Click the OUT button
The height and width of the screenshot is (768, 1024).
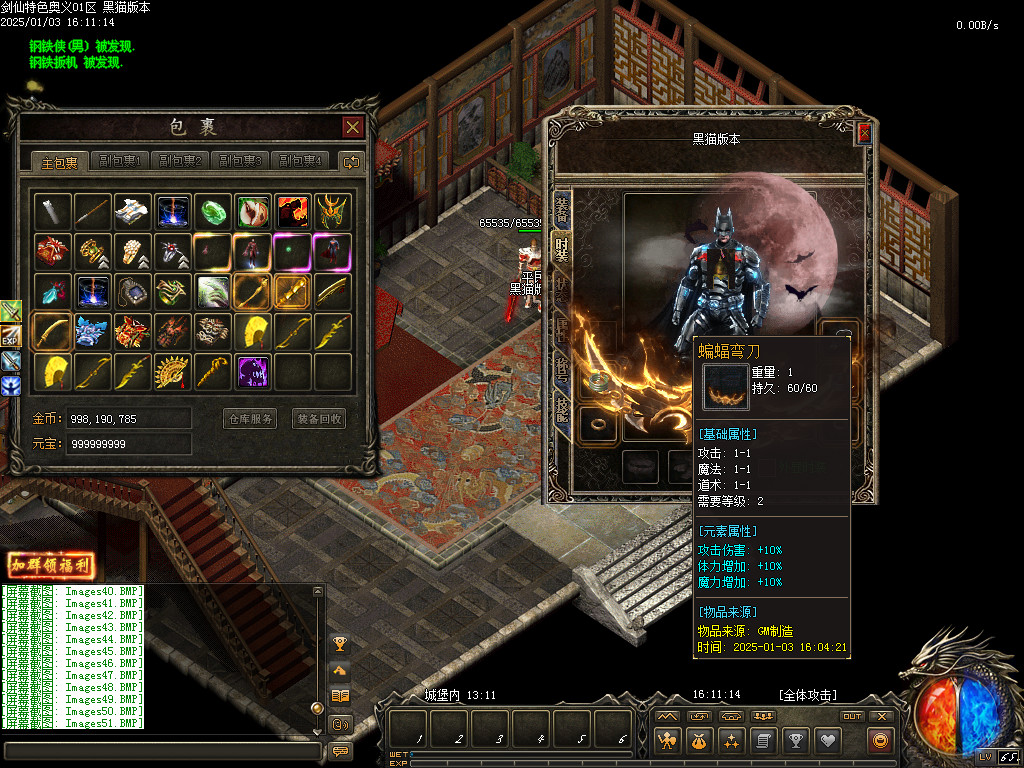click(852, 716)
